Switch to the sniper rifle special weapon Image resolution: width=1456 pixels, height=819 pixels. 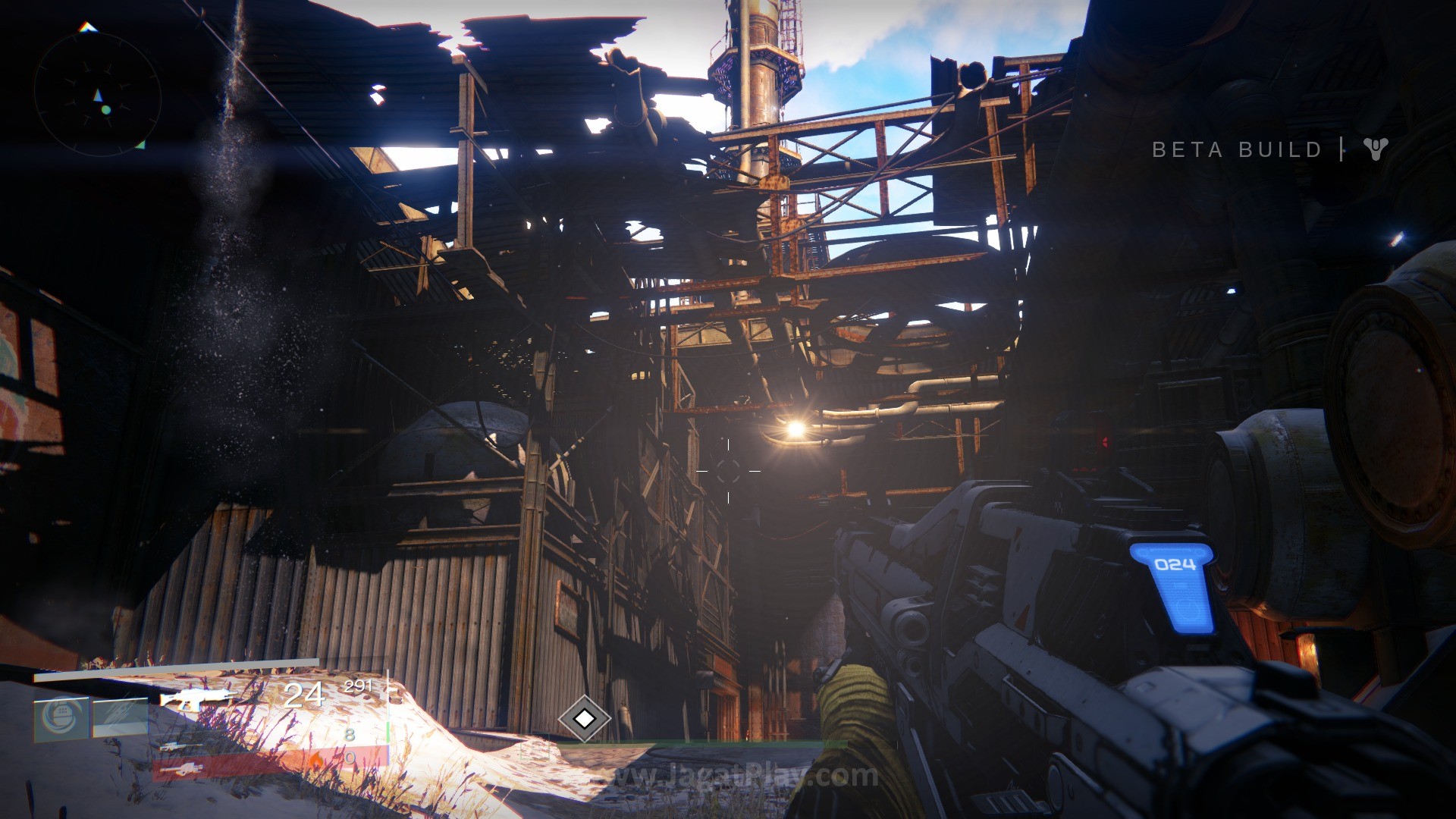coord(182,745)
